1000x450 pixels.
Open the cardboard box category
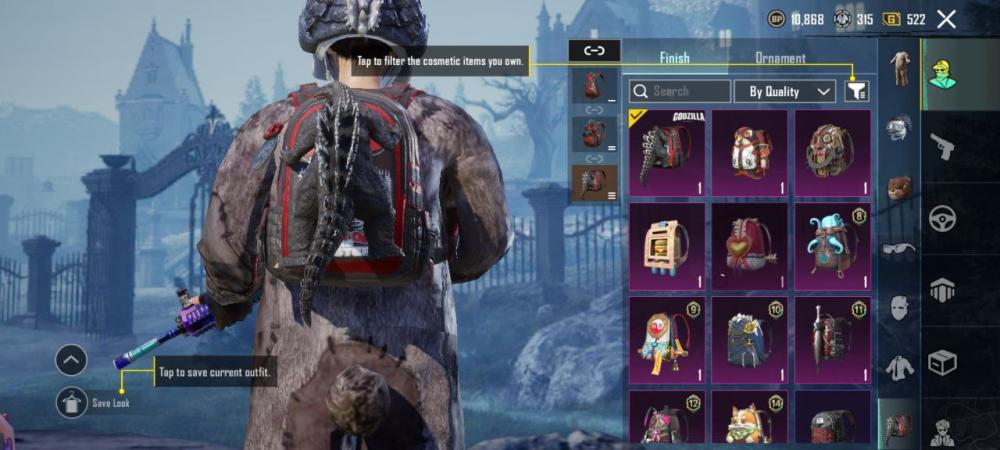(x=942, y=361)
